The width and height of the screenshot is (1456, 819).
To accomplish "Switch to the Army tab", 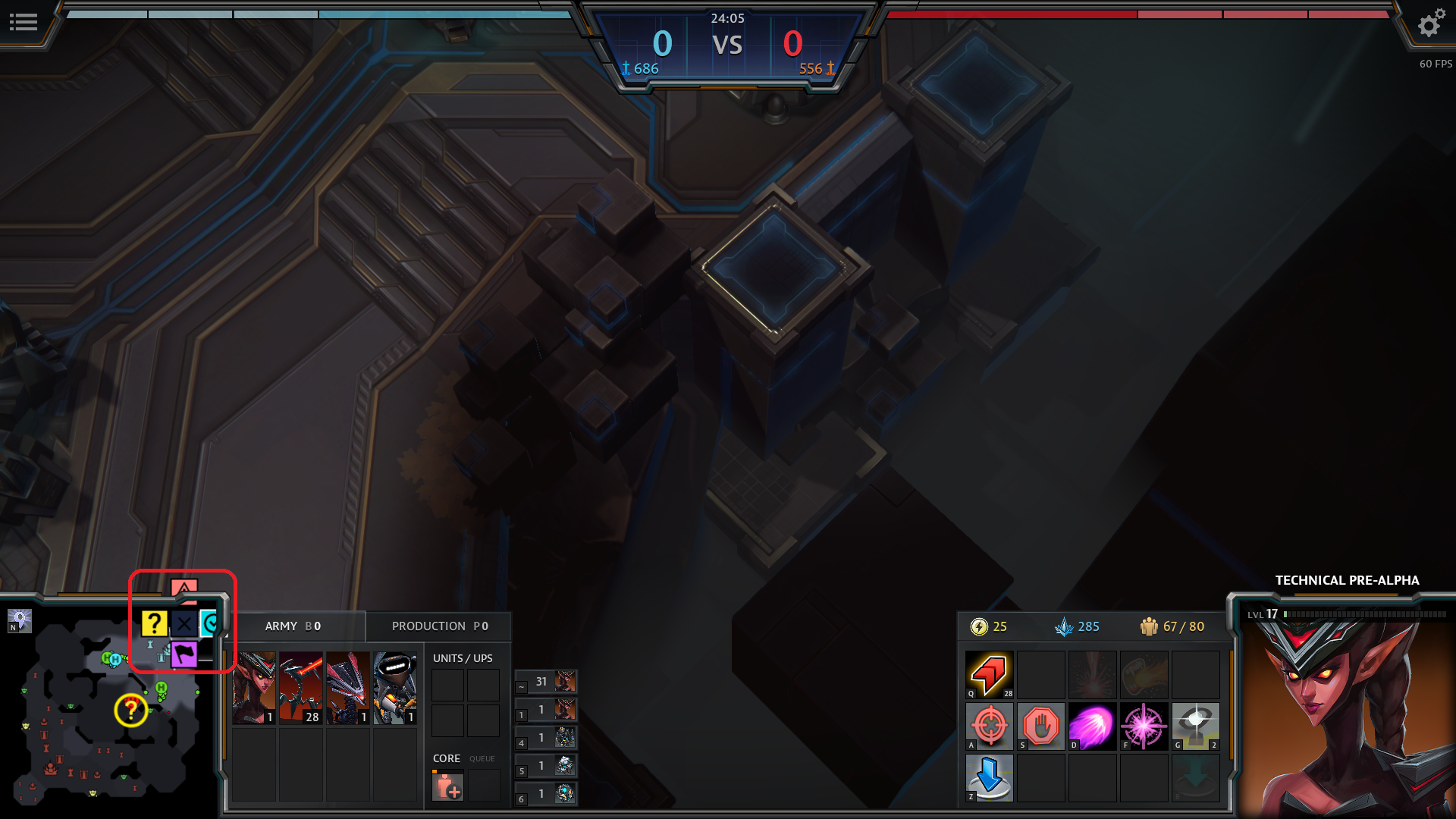I will click(293, 626).
